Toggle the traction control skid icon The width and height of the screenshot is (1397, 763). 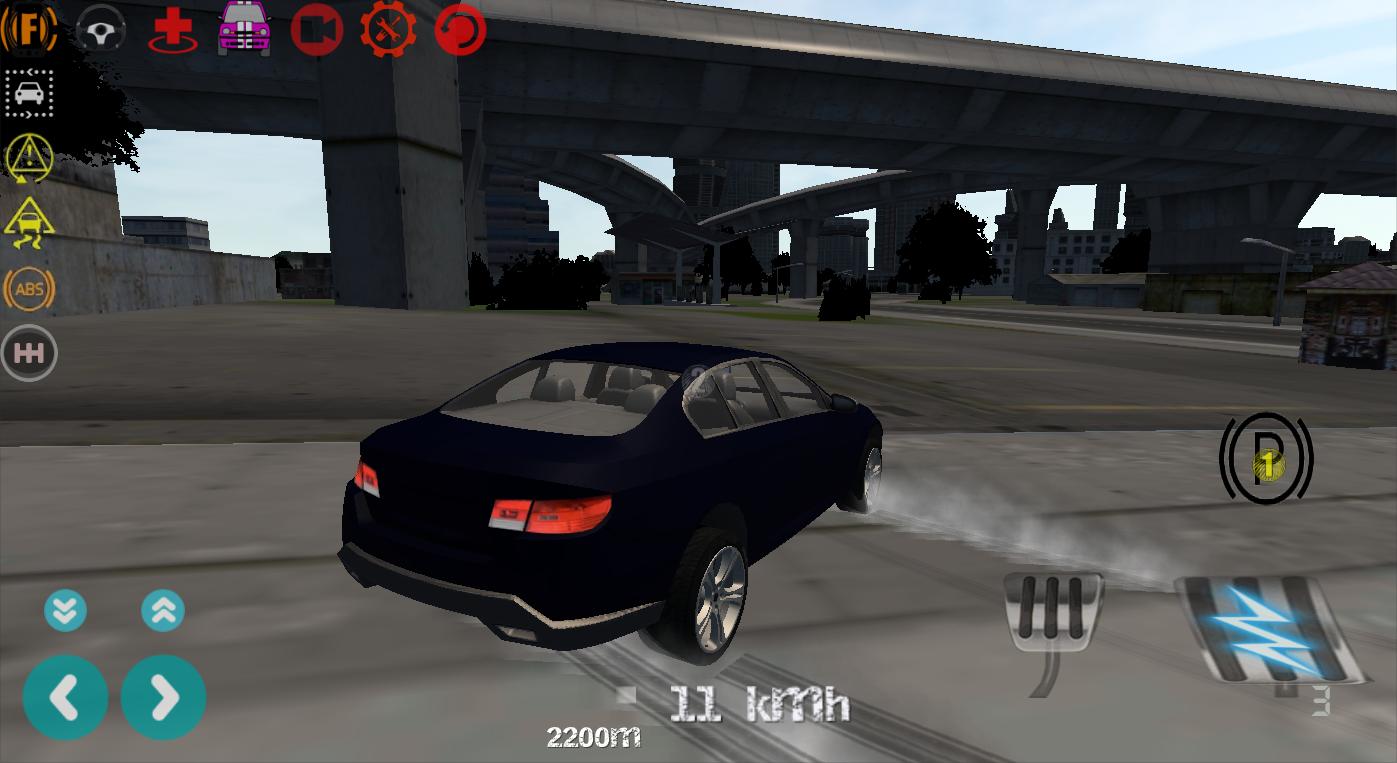(x=29, y=223)
